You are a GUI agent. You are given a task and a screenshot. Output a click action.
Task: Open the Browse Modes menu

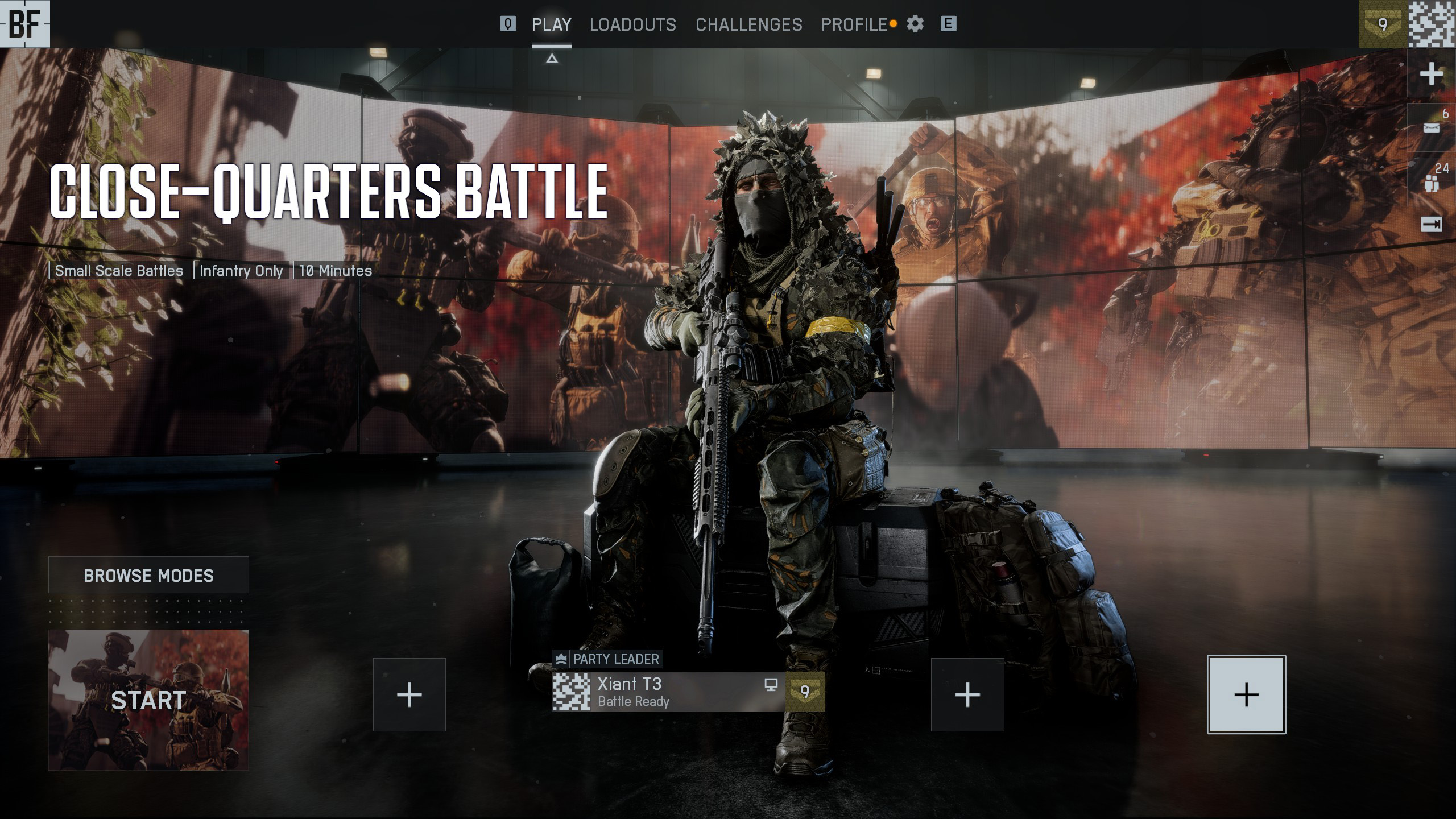pyautogui.click(x=148, y=575)
